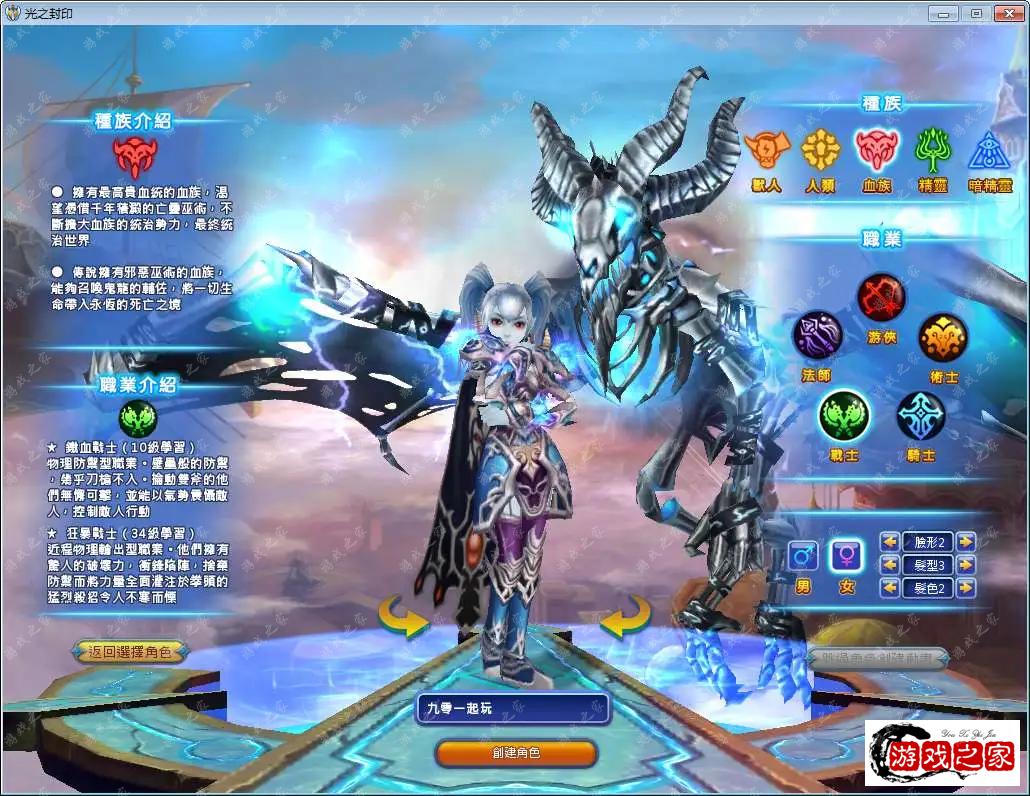
Task: Click the previous arrow for 髮型 hairstyle
Action: coord(889,564)
